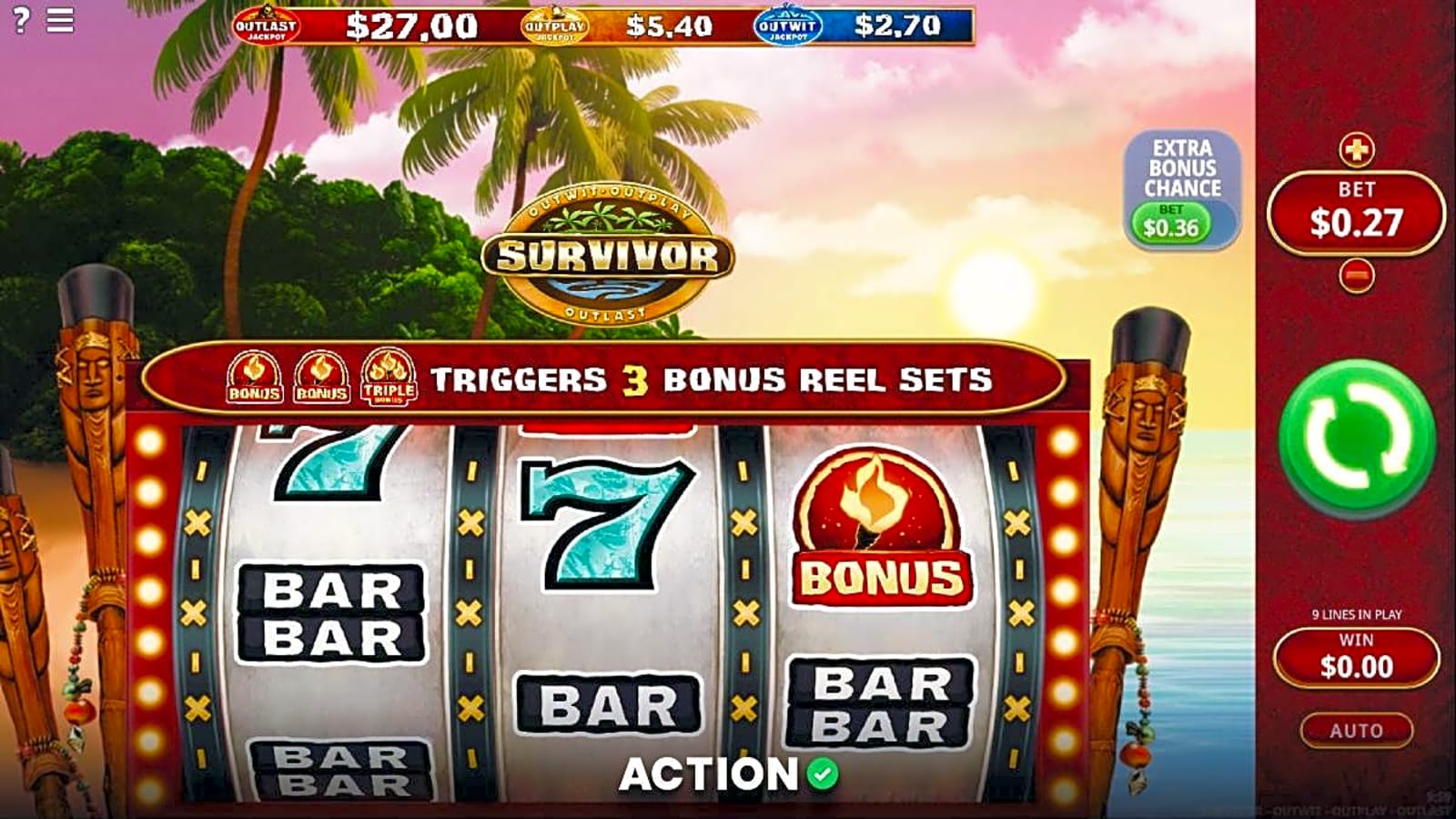Select the OUTPLAY text in bottom bar
This screenshot has width=1456, height=819.
(1360, 810)
